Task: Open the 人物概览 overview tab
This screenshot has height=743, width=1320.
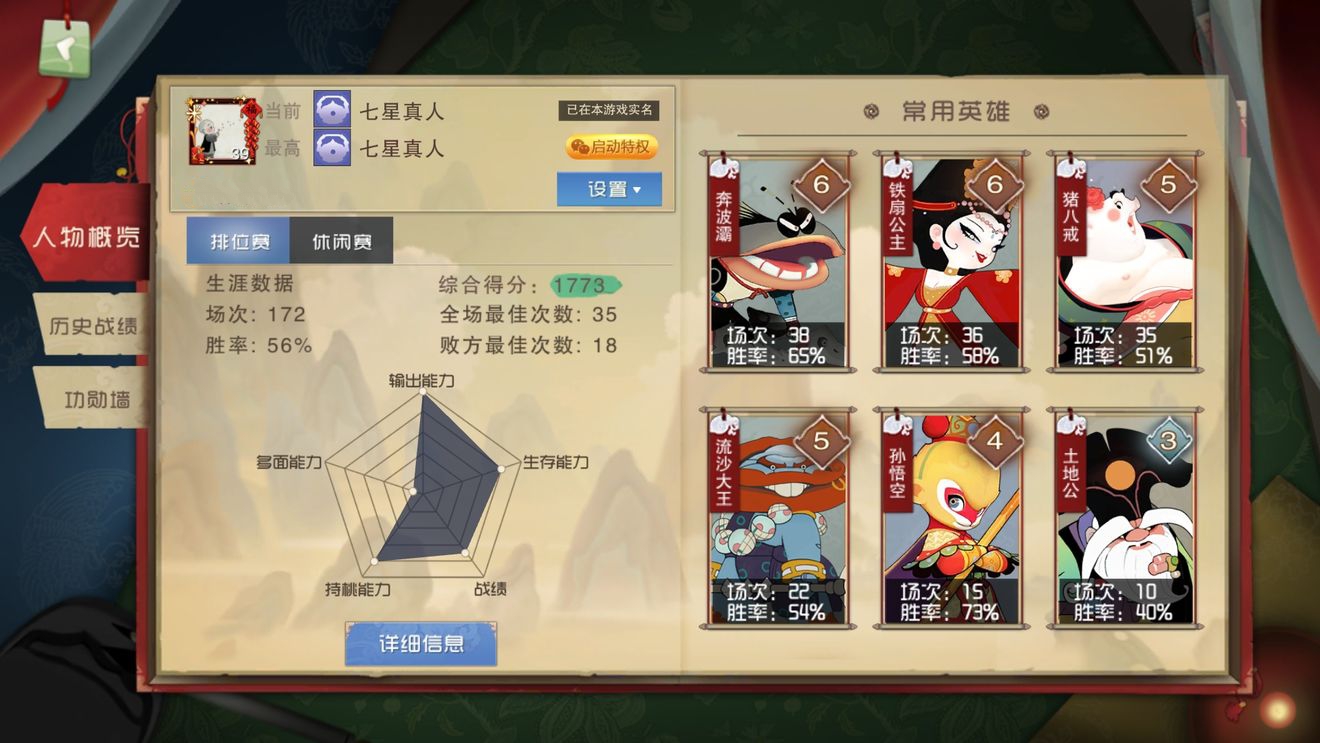Action: 86,238
